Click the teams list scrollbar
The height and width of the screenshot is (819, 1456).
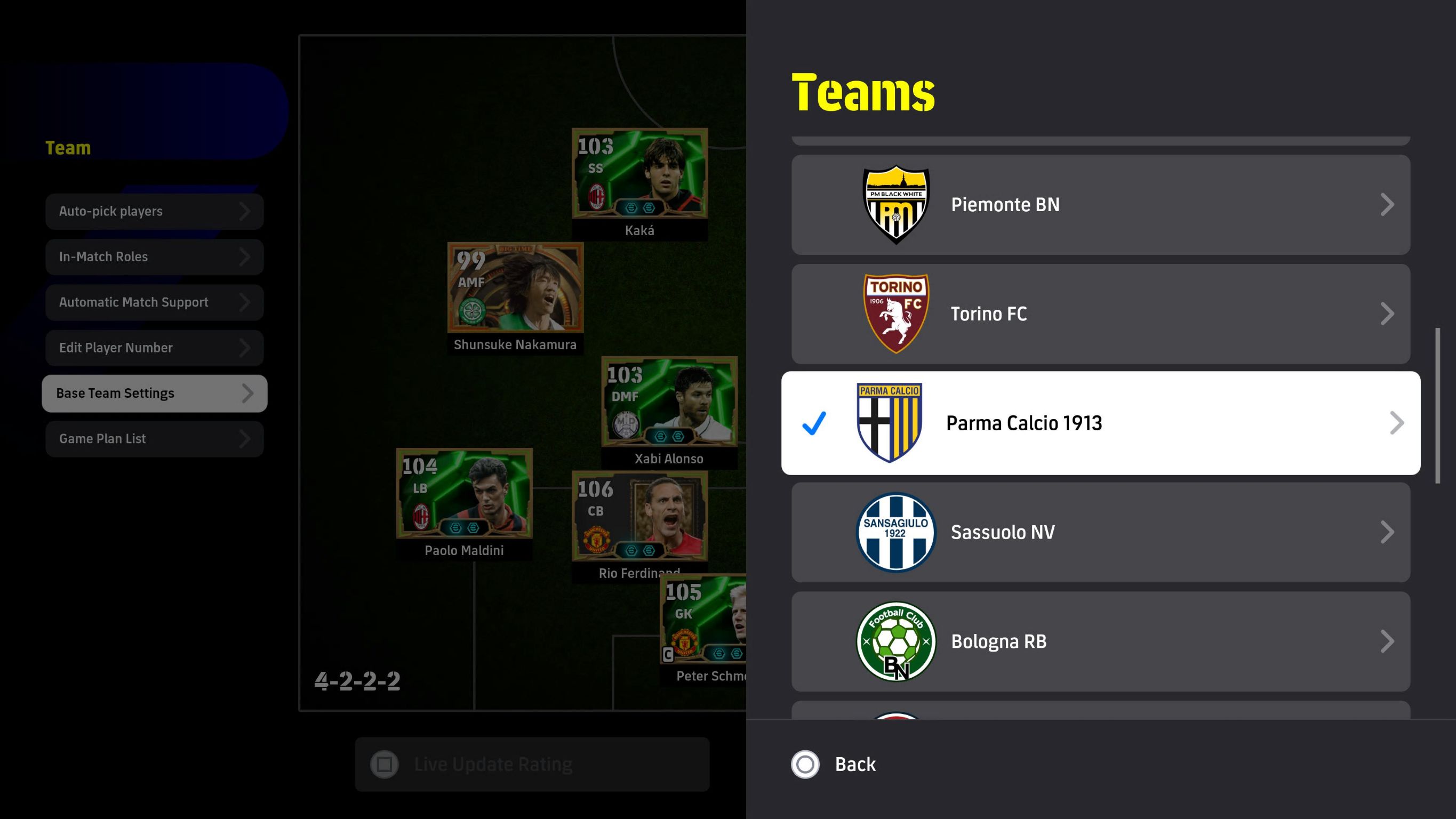(1437, 405)
